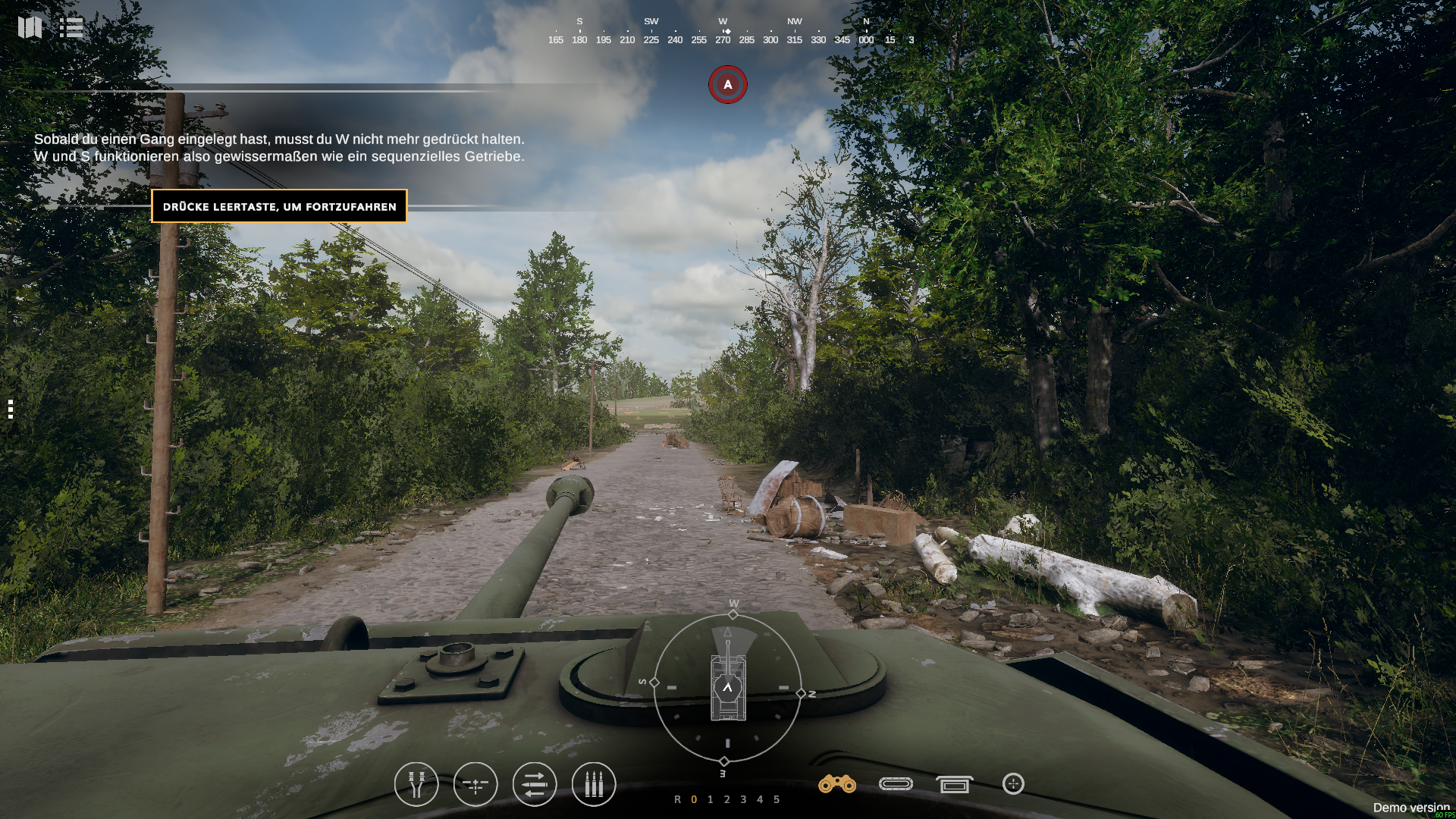Open the three shells ammunition icon
Image resolution: width=1456 pixels, height=819 pixels.
tap(594, 784)
